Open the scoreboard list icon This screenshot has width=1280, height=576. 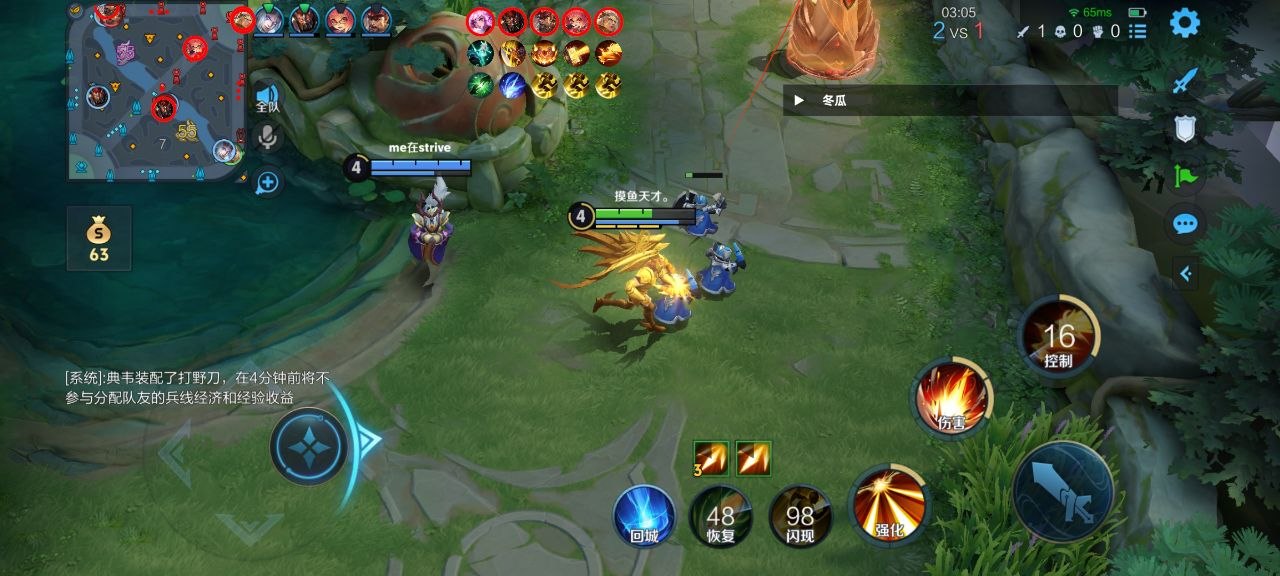pyautogui.click(x=1138, y=31)
